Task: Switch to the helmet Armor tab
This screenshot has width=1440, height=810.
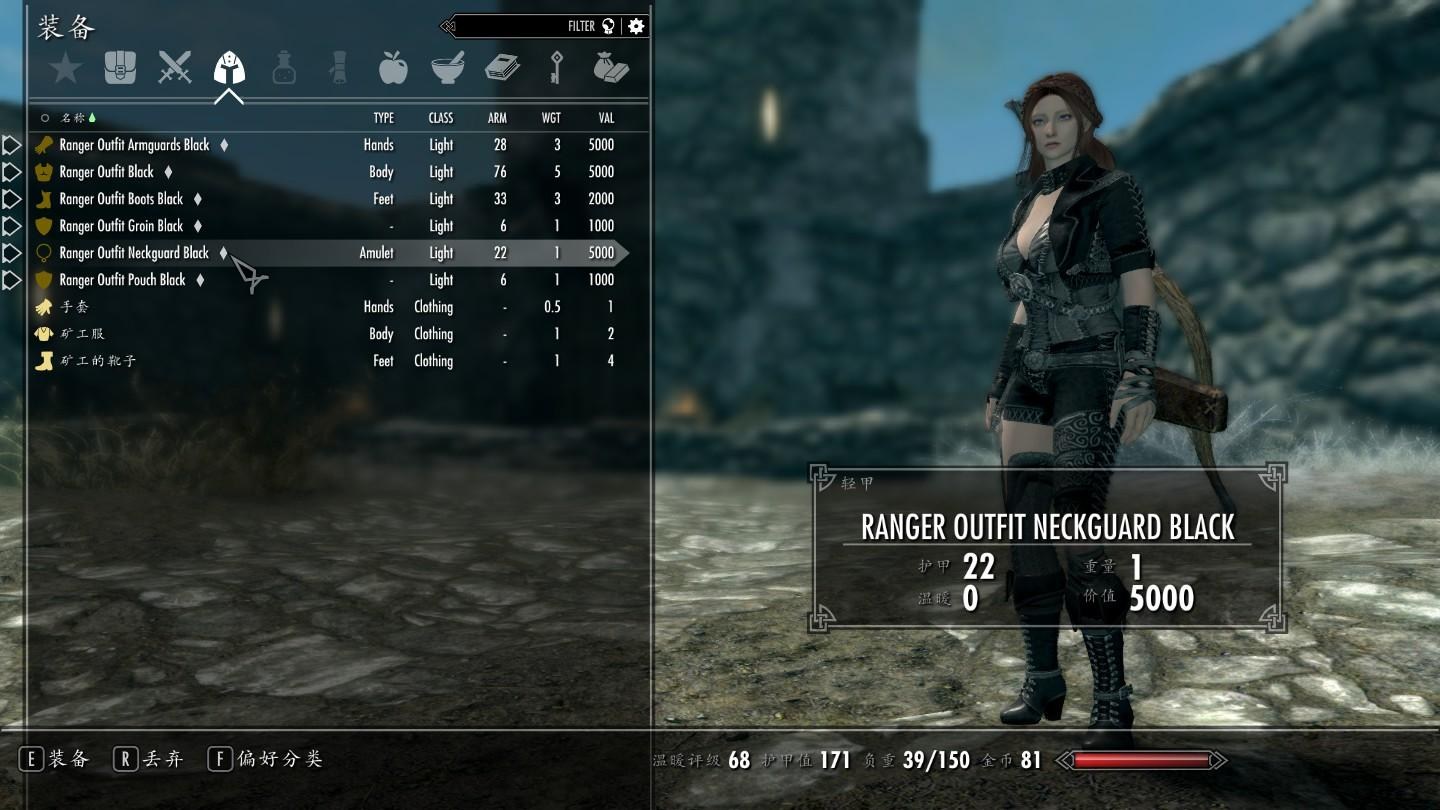Action: click(x=230, y=70)
